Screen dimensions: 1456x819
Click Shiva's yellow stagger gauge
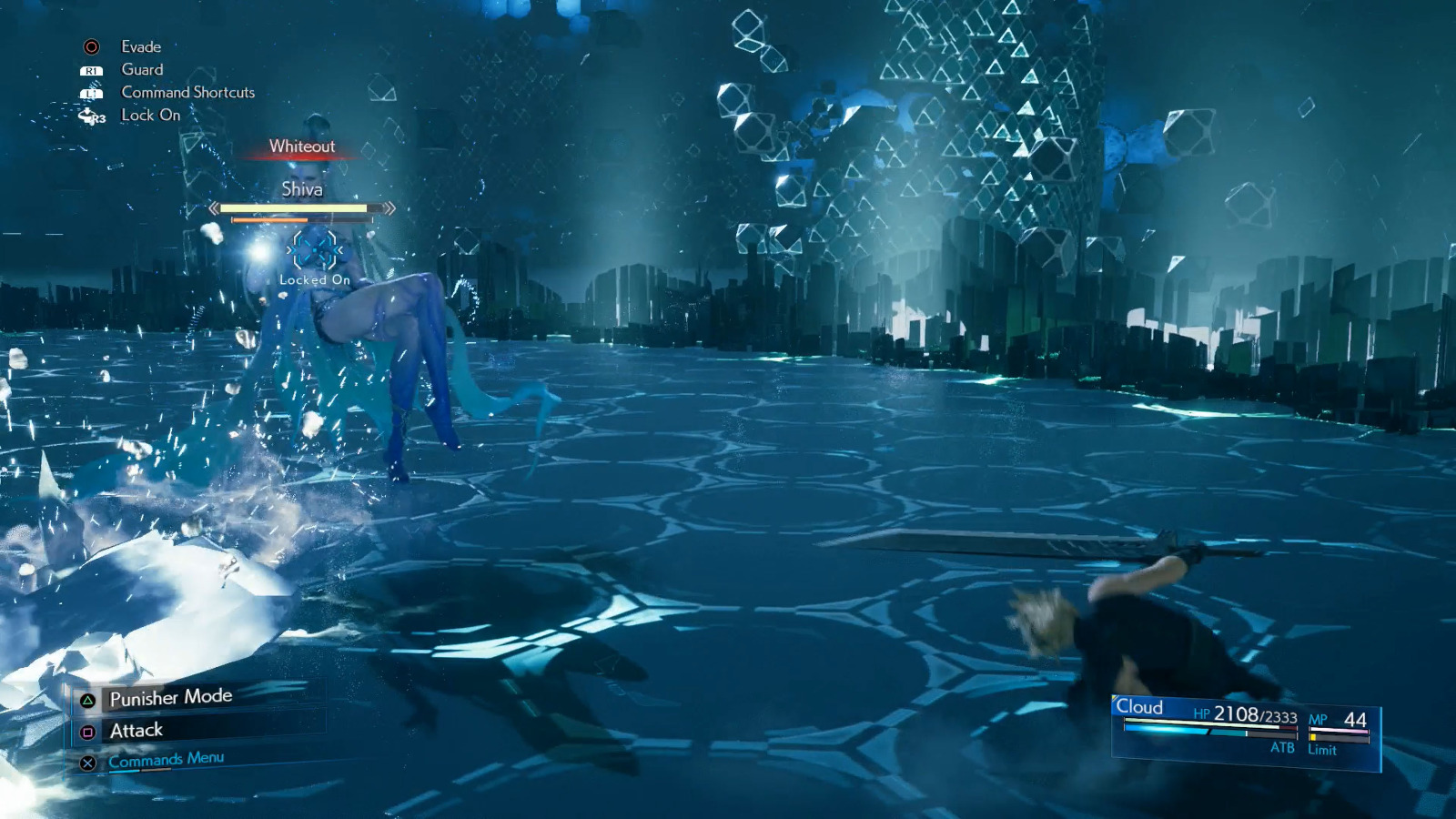click(298, 209)
